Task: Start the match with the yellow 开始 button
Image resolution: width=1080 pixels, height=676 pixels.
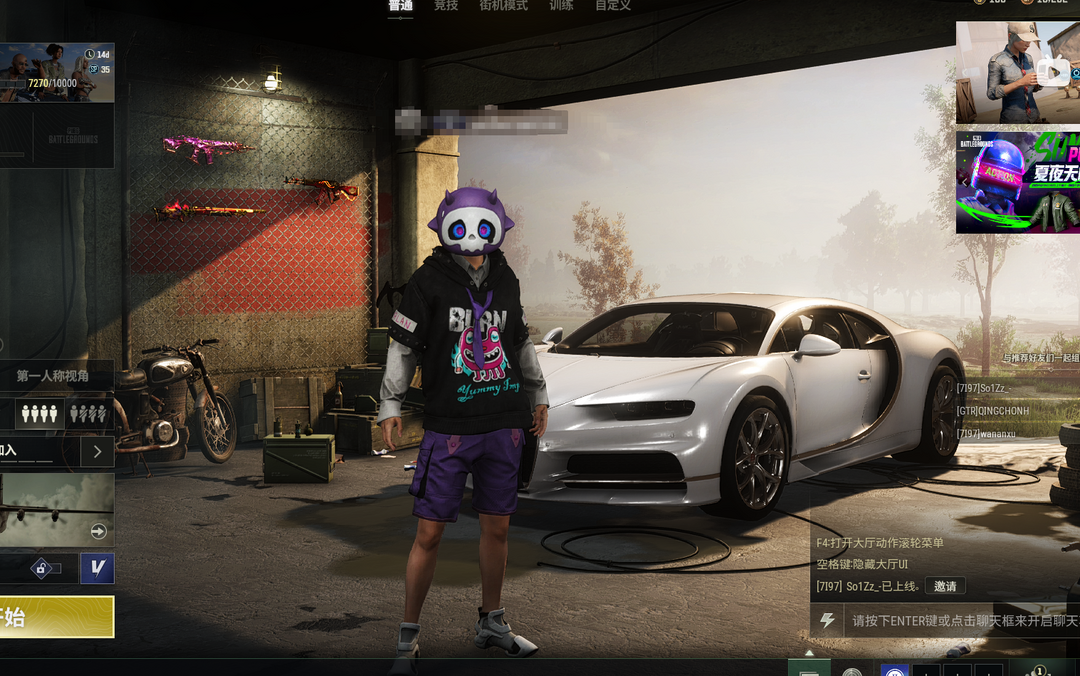Action: 56,616
